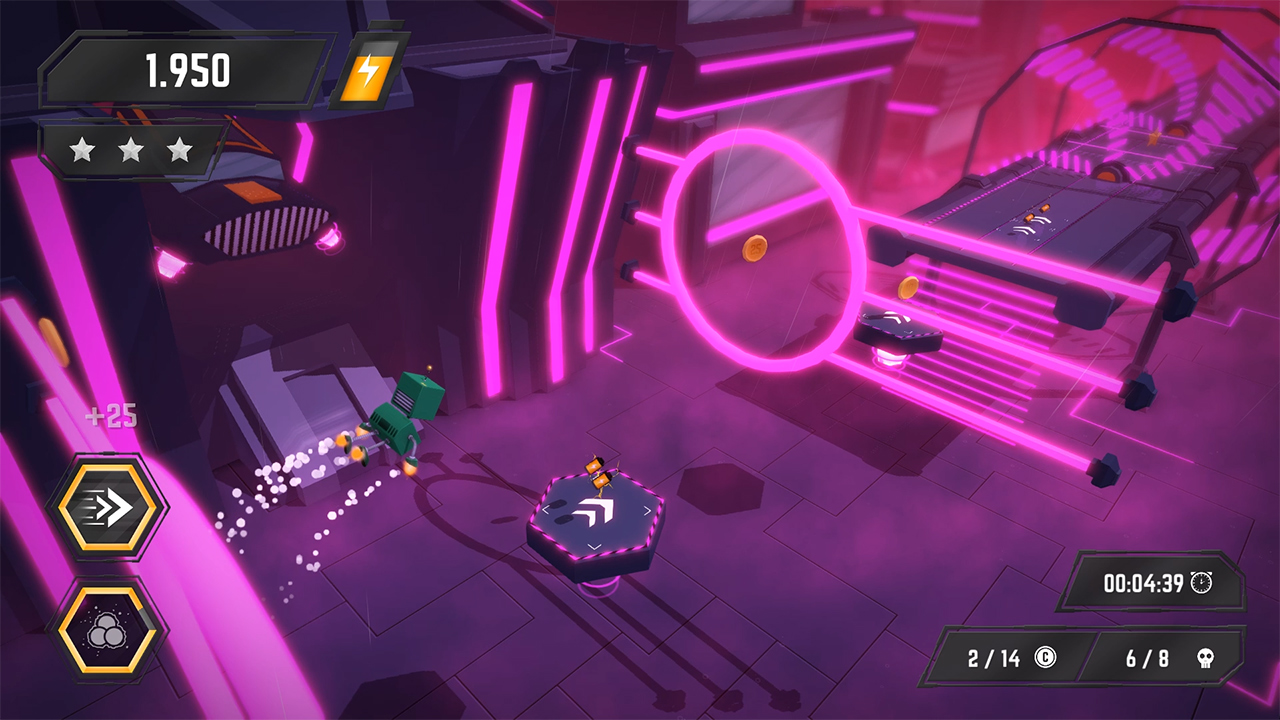This screenshot has width=1280, height=720.
Task: Click the middle star under the score
Action: [x=130, y=149]
